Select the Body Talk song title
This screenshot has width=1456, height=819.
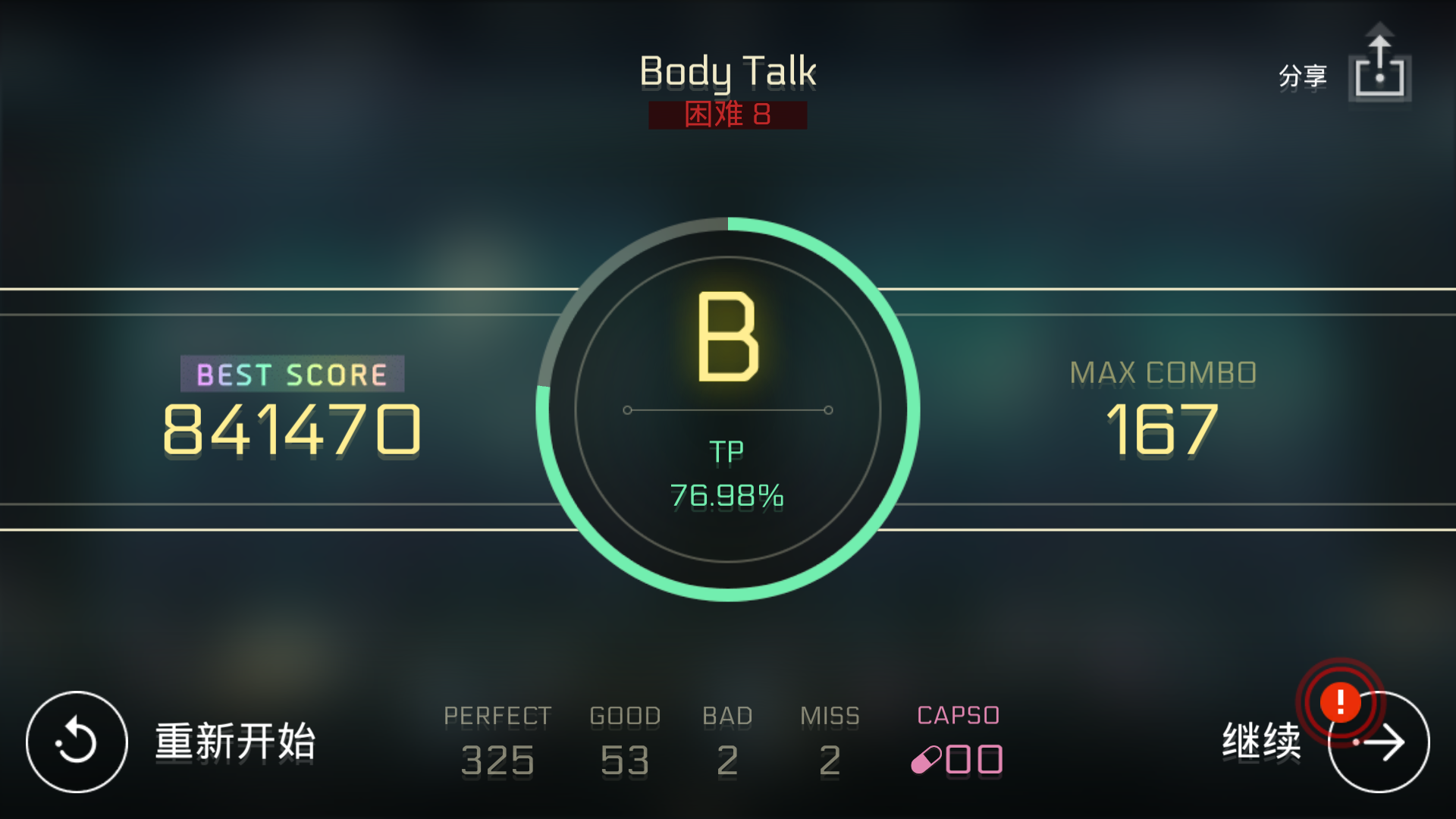(x=727, y=71)
